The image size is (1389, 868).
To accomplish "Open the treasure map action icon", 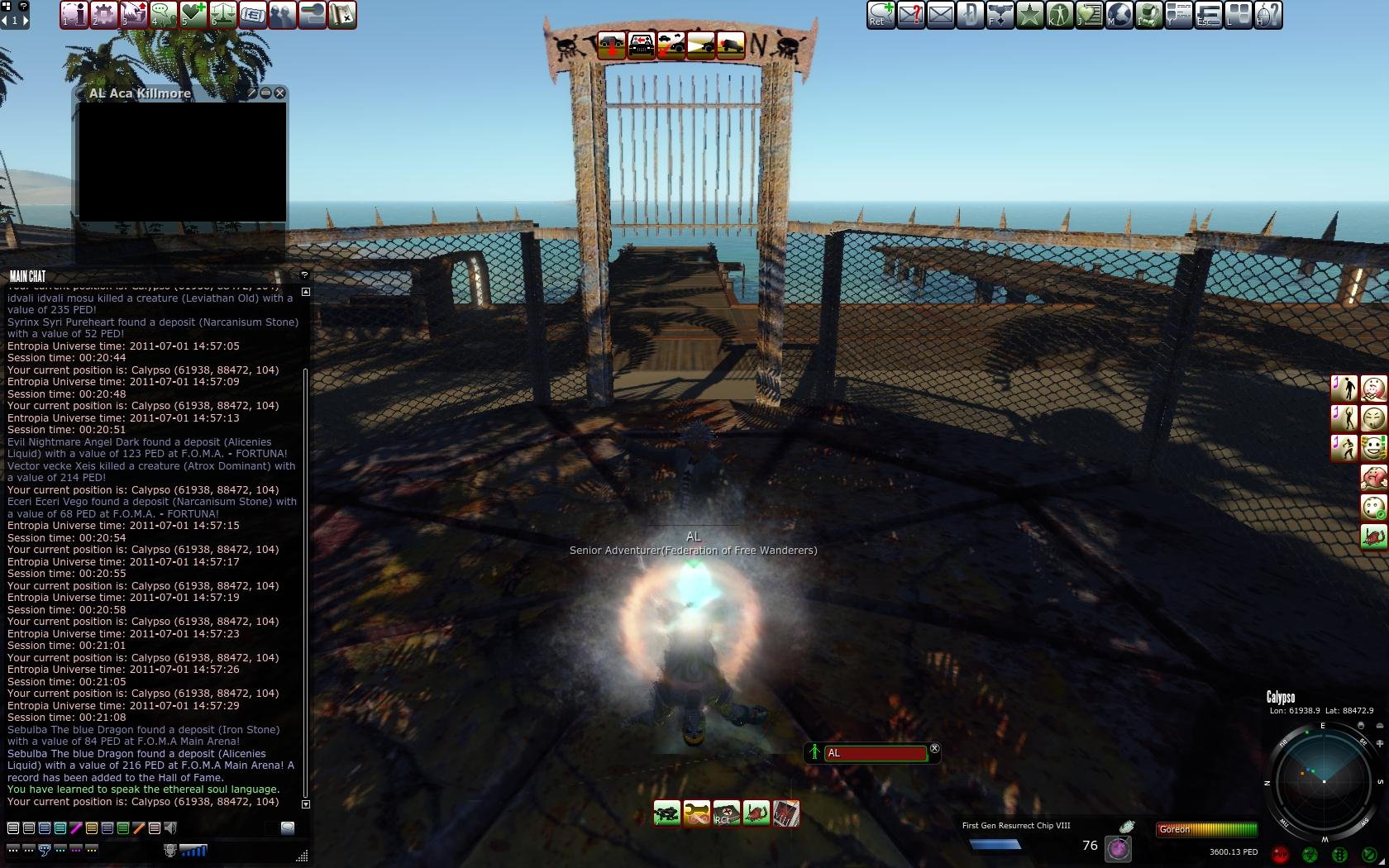I will [341, 15].
